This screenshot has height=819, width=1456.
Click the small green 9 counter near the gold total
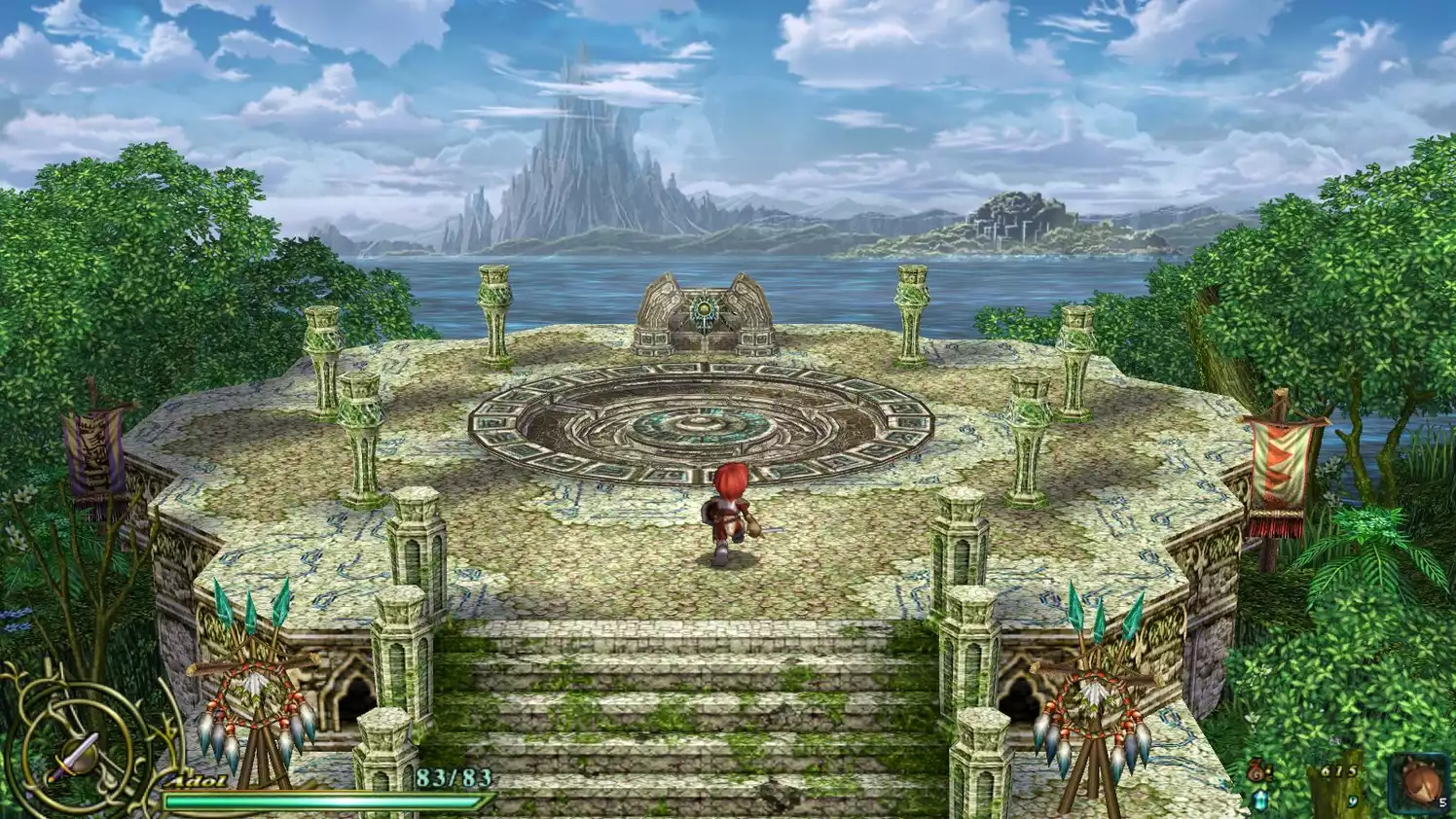(1351, 801)
